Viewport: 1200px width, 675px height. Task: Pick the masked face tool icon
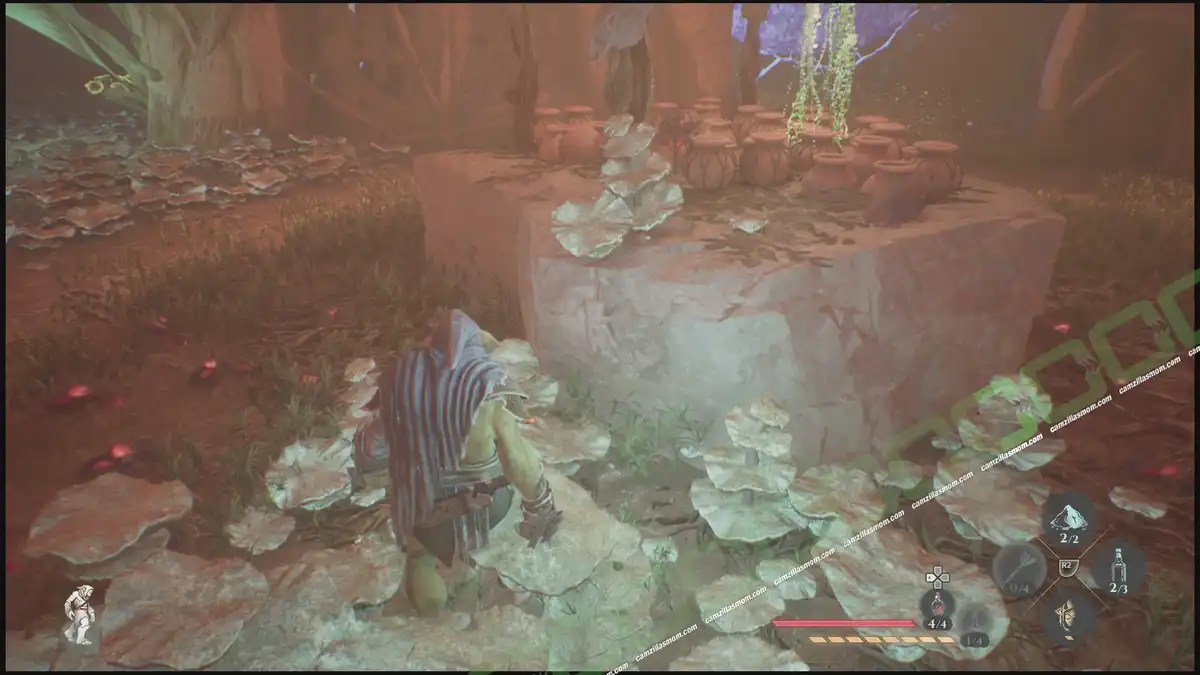tap(1067, 615)
